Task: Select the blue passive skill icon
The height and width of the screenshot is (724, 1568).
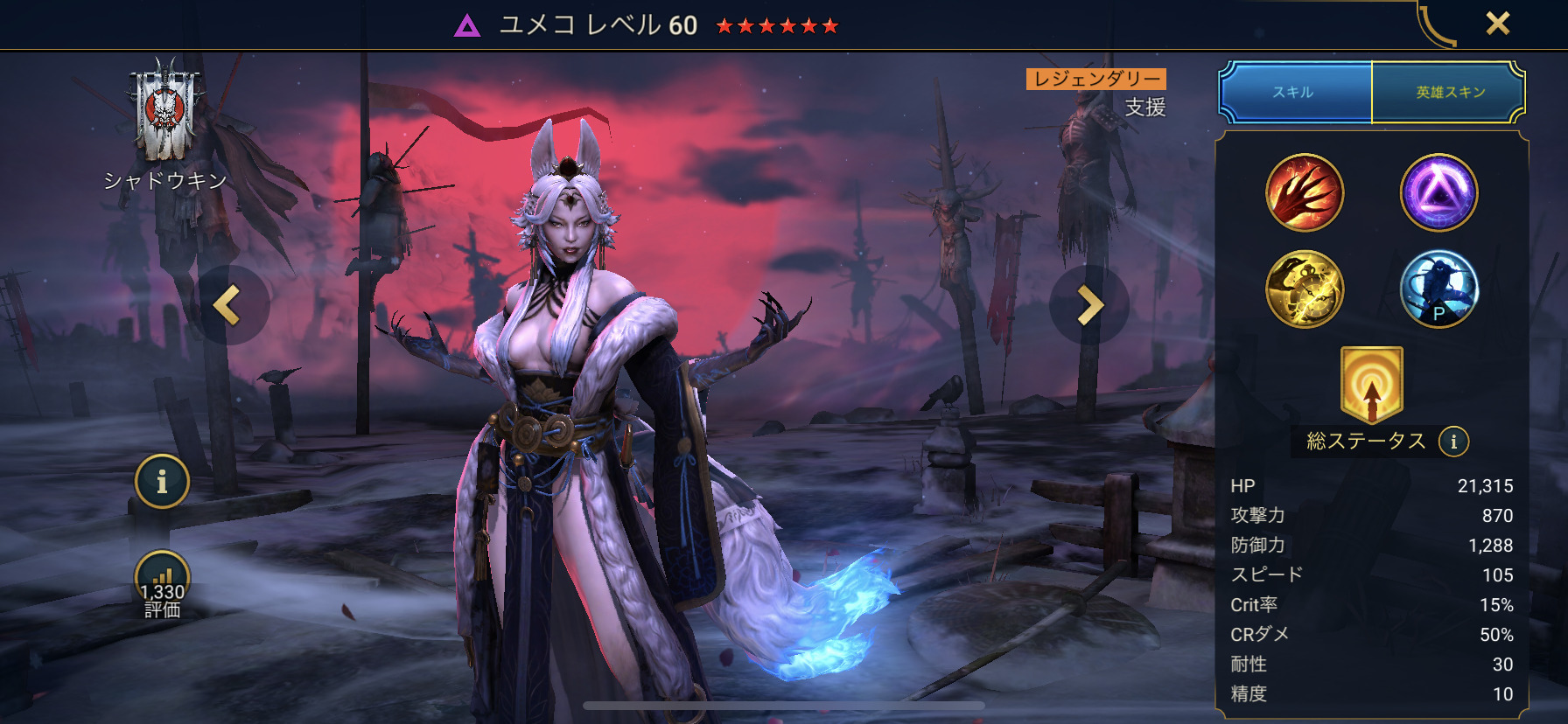Action: [x=1438, y=289]
